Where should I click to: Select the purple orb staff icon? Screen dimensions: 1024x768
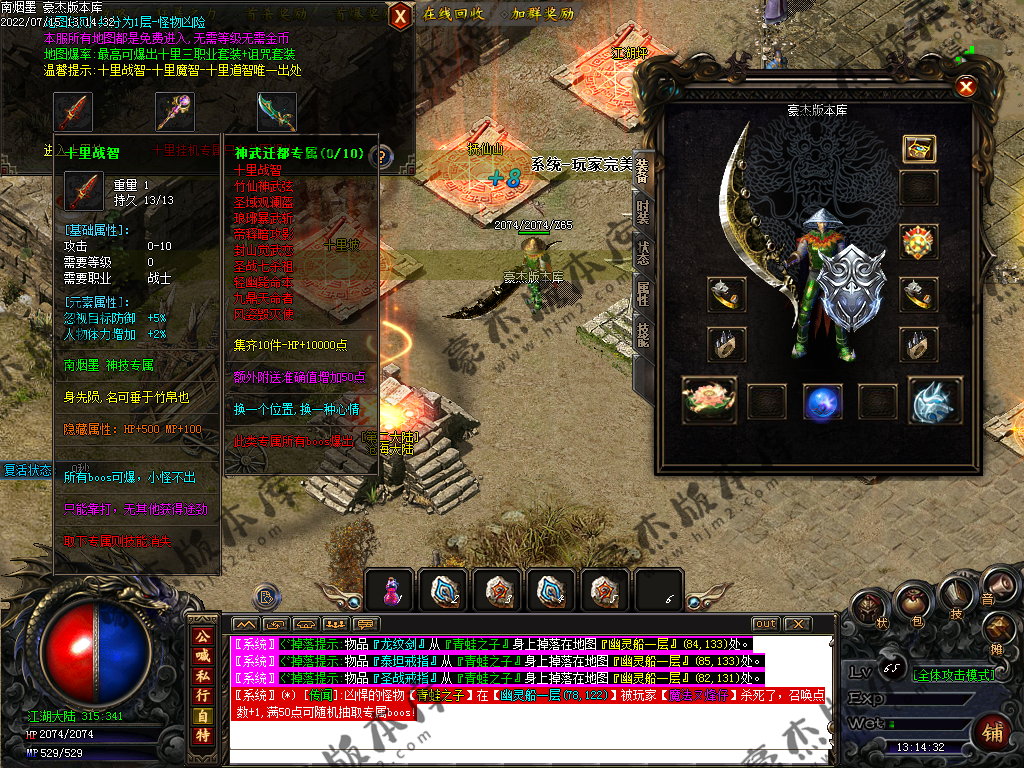pyautogui.click(x=174, y=112)
